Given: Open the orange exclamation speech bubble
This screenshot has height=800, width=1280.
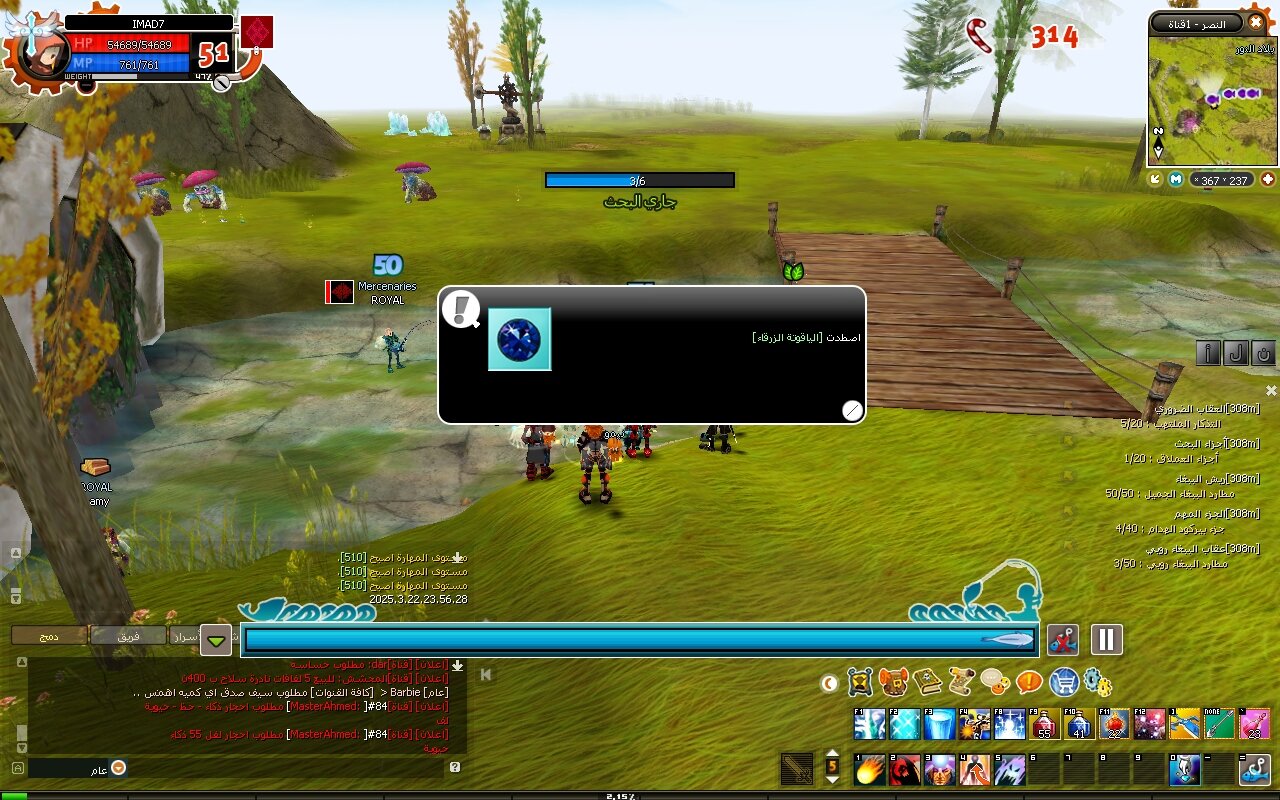Looking at the screenshot, I should (x=1029, y=682).
